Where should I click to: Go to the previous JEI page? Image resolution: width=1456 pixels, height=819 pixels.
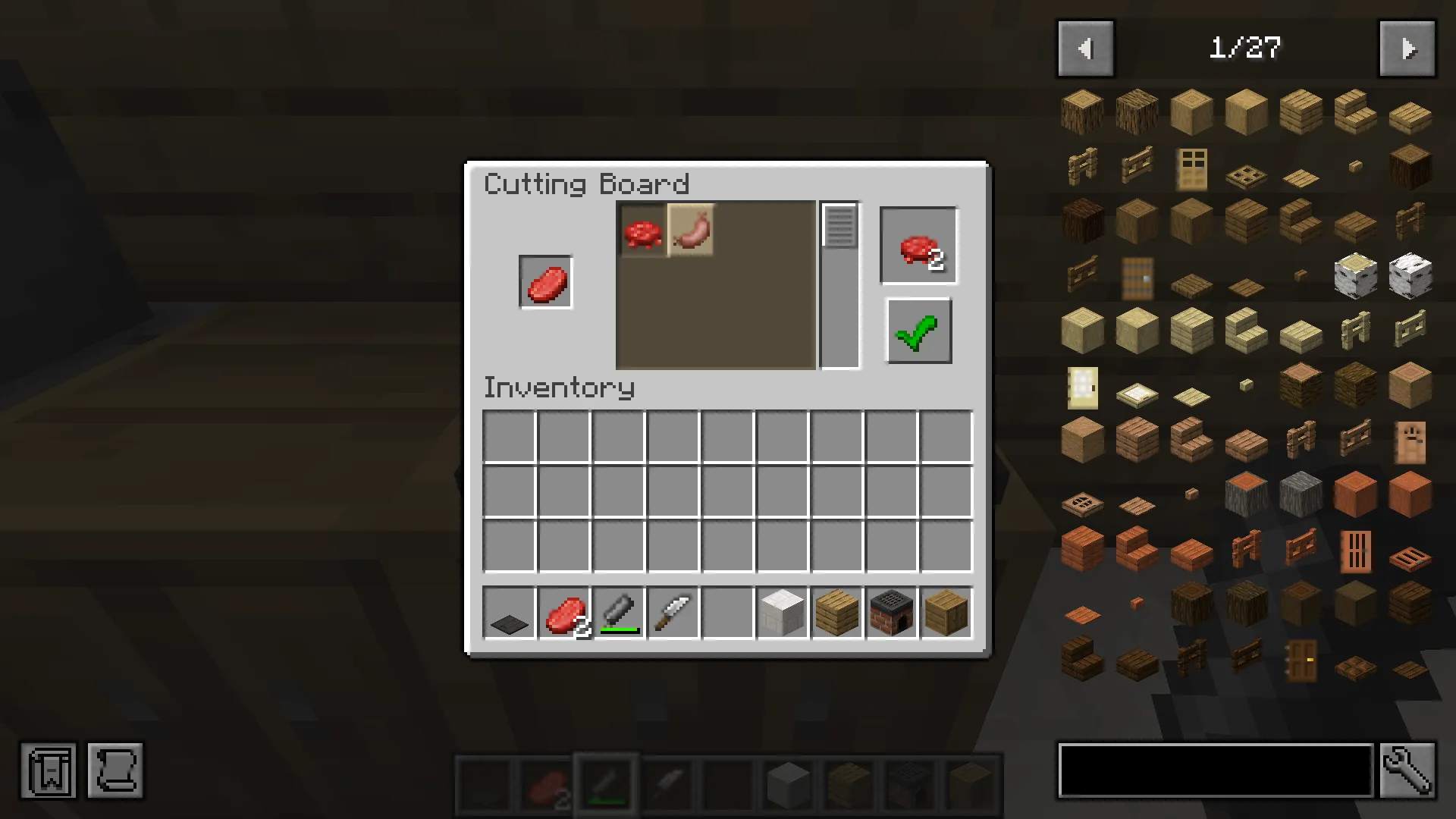point(1085,49)
